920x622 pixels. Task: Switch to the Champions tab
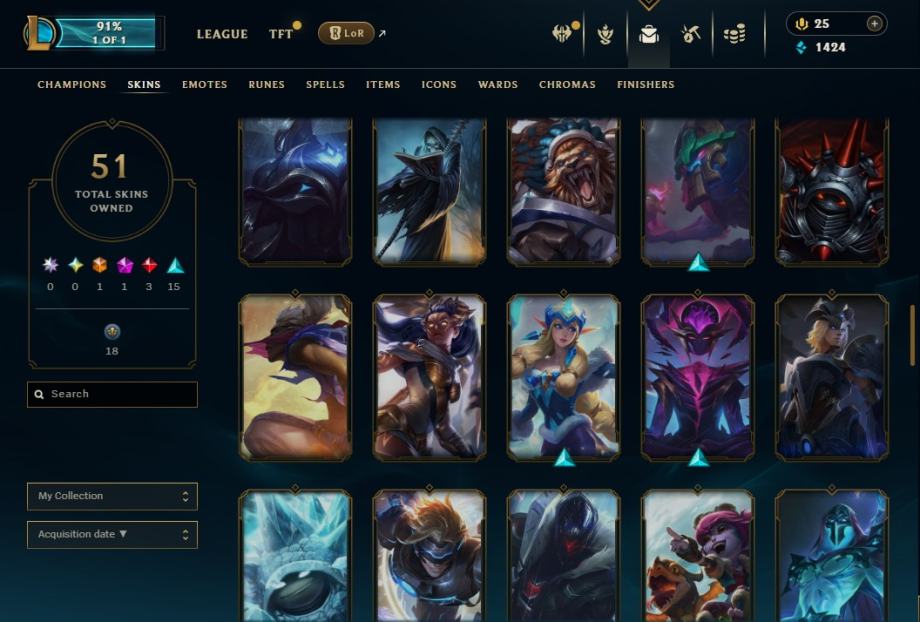tap(71, 85)
